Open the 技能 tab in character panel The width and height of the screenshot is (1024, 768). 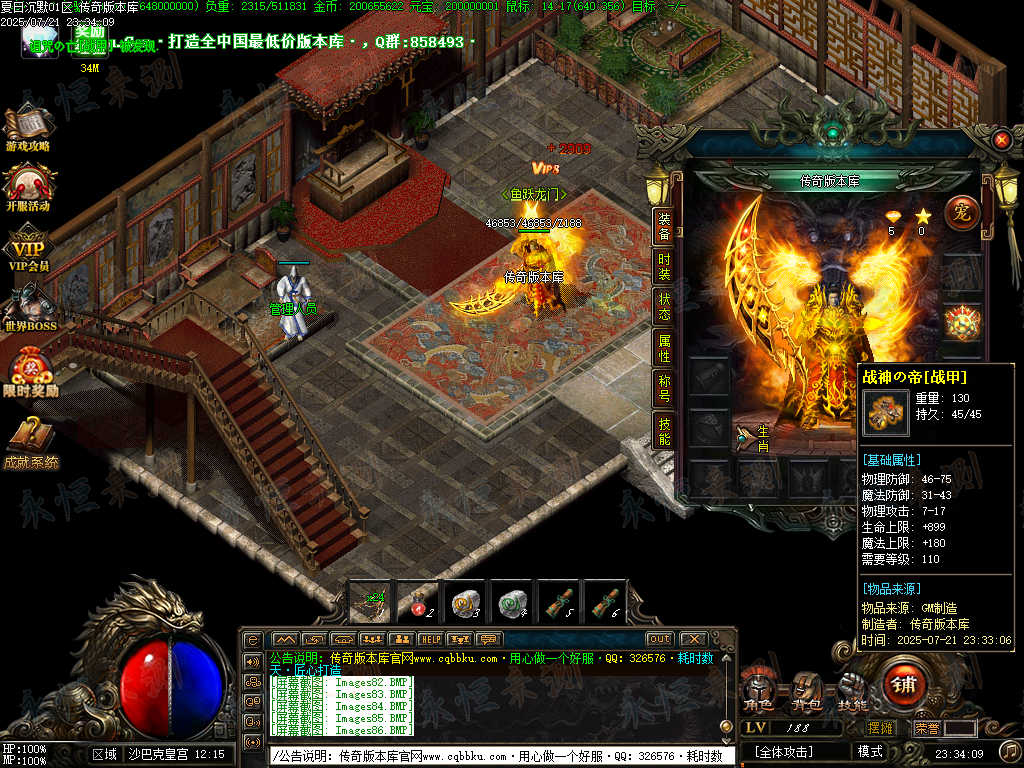[664, 430]
